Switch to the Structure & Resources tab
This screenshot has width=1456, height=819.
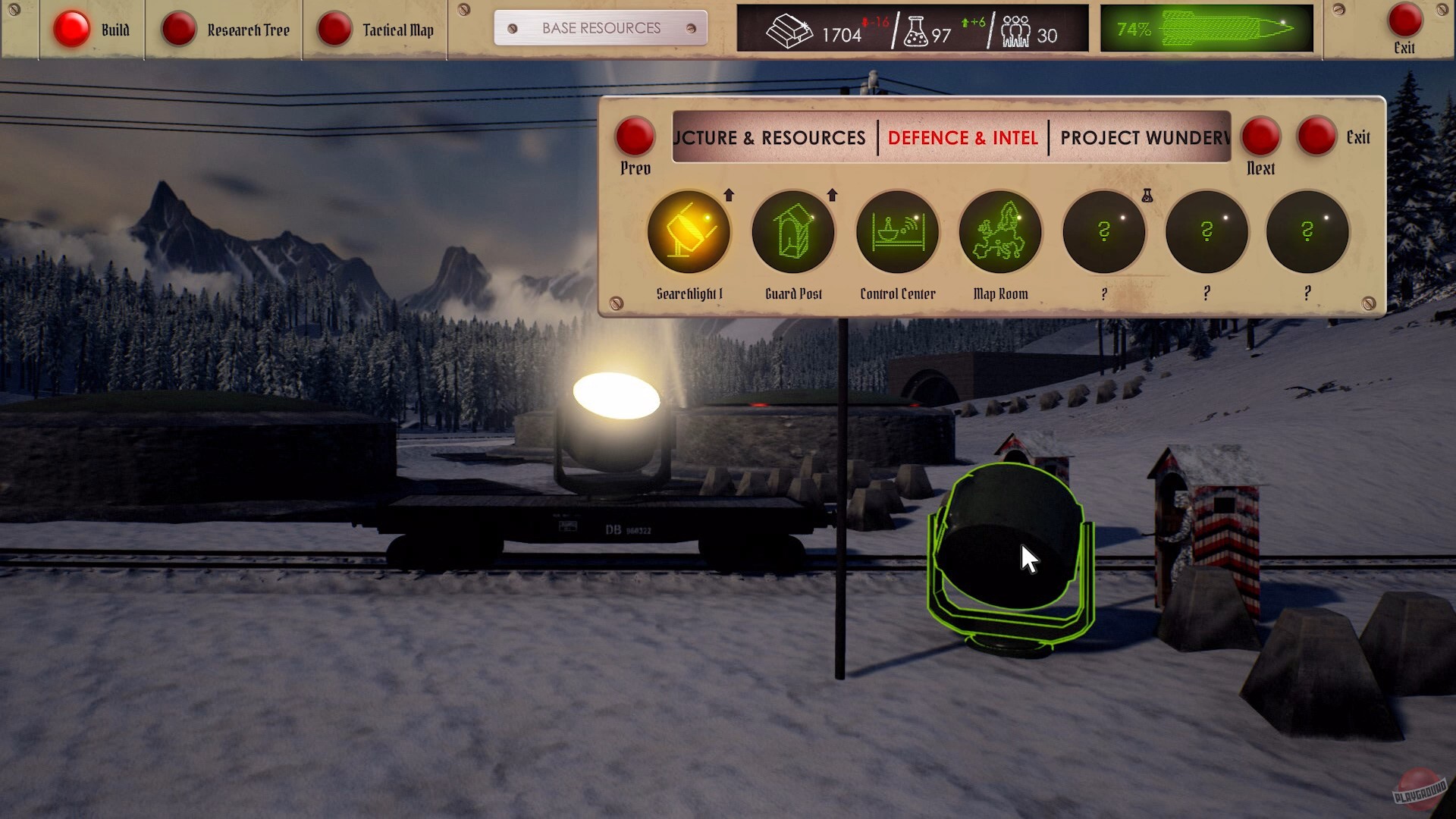pos(772,138)
